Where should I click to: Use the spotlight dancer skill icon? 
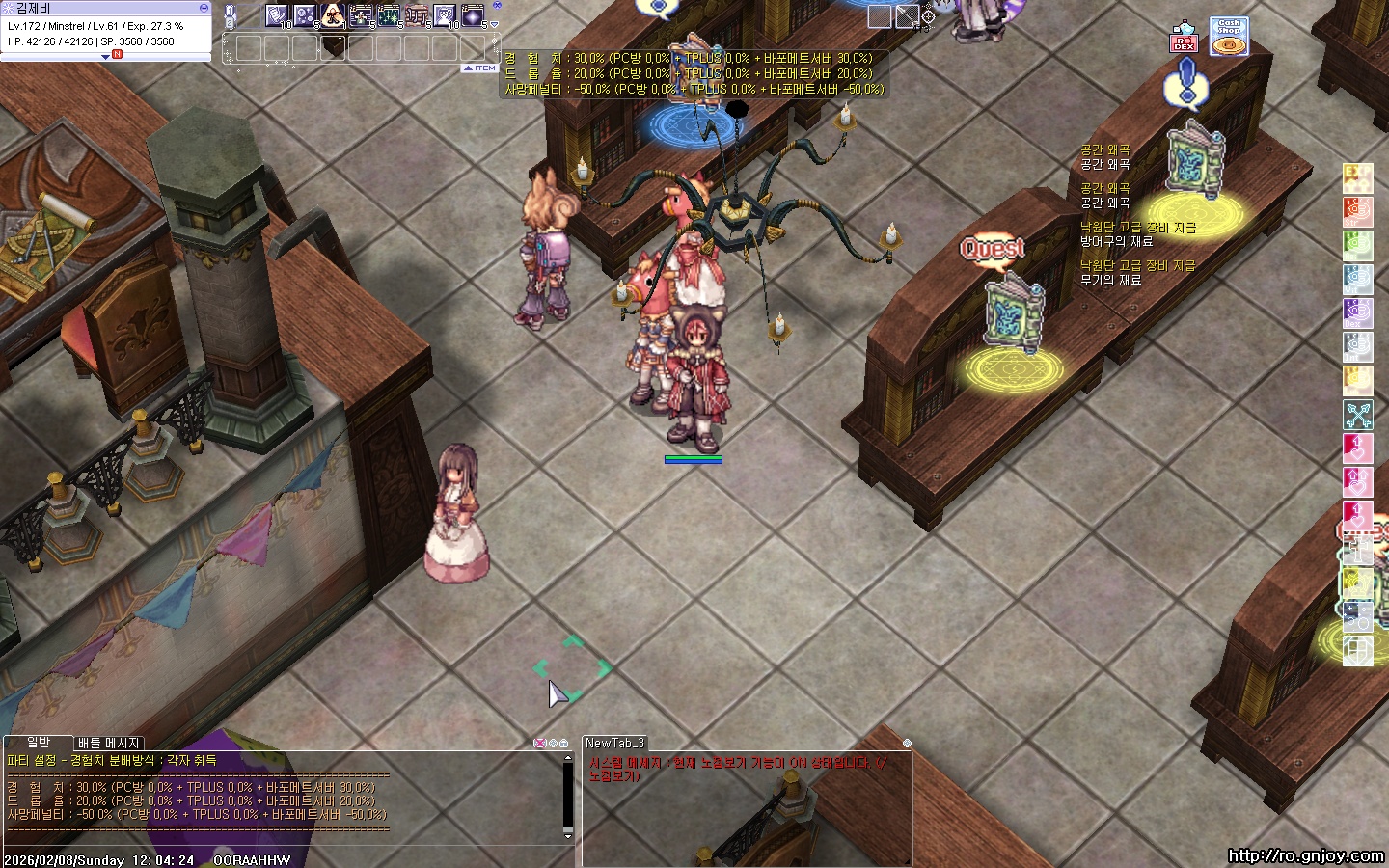333,15
